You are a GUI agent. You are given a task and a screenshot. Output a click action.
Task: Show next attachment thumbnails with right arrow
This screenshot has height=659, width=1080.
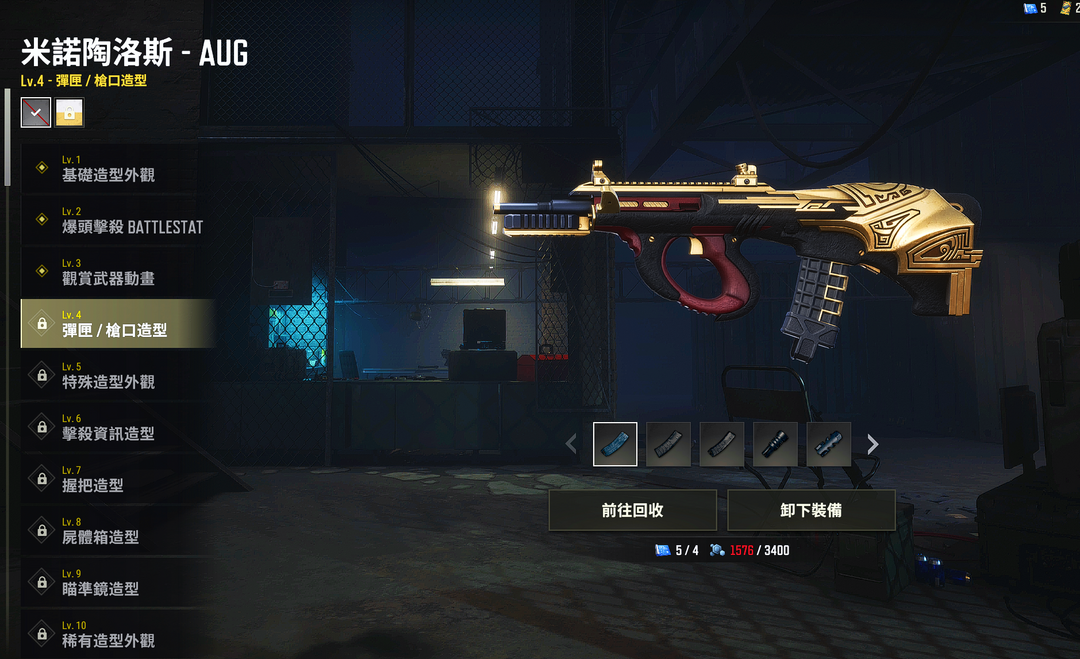873,444
